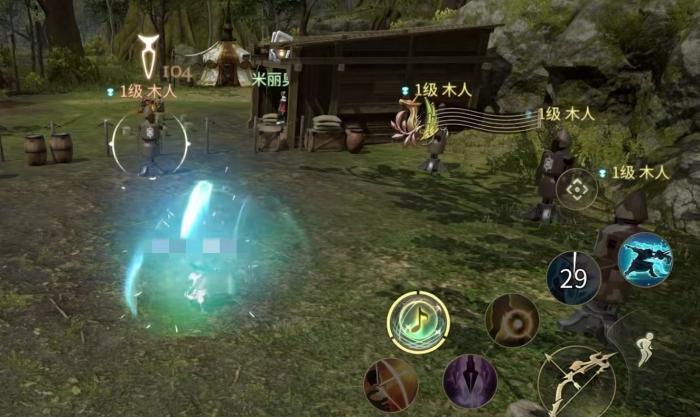This screenshot has width=700, height=417.
Task: Use the red bow shot skill
Action: pyautogui.click(x=391, y=385)
